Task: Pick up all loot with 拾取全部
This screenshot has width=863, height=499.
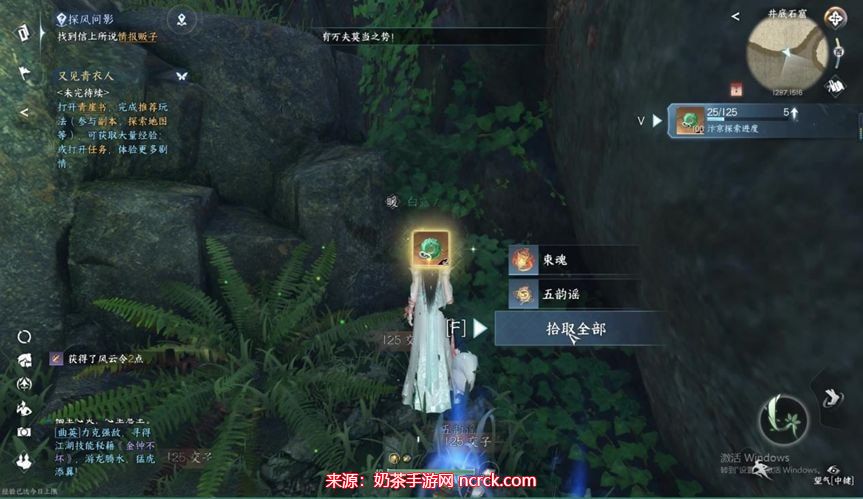Action: pos(575,328)
